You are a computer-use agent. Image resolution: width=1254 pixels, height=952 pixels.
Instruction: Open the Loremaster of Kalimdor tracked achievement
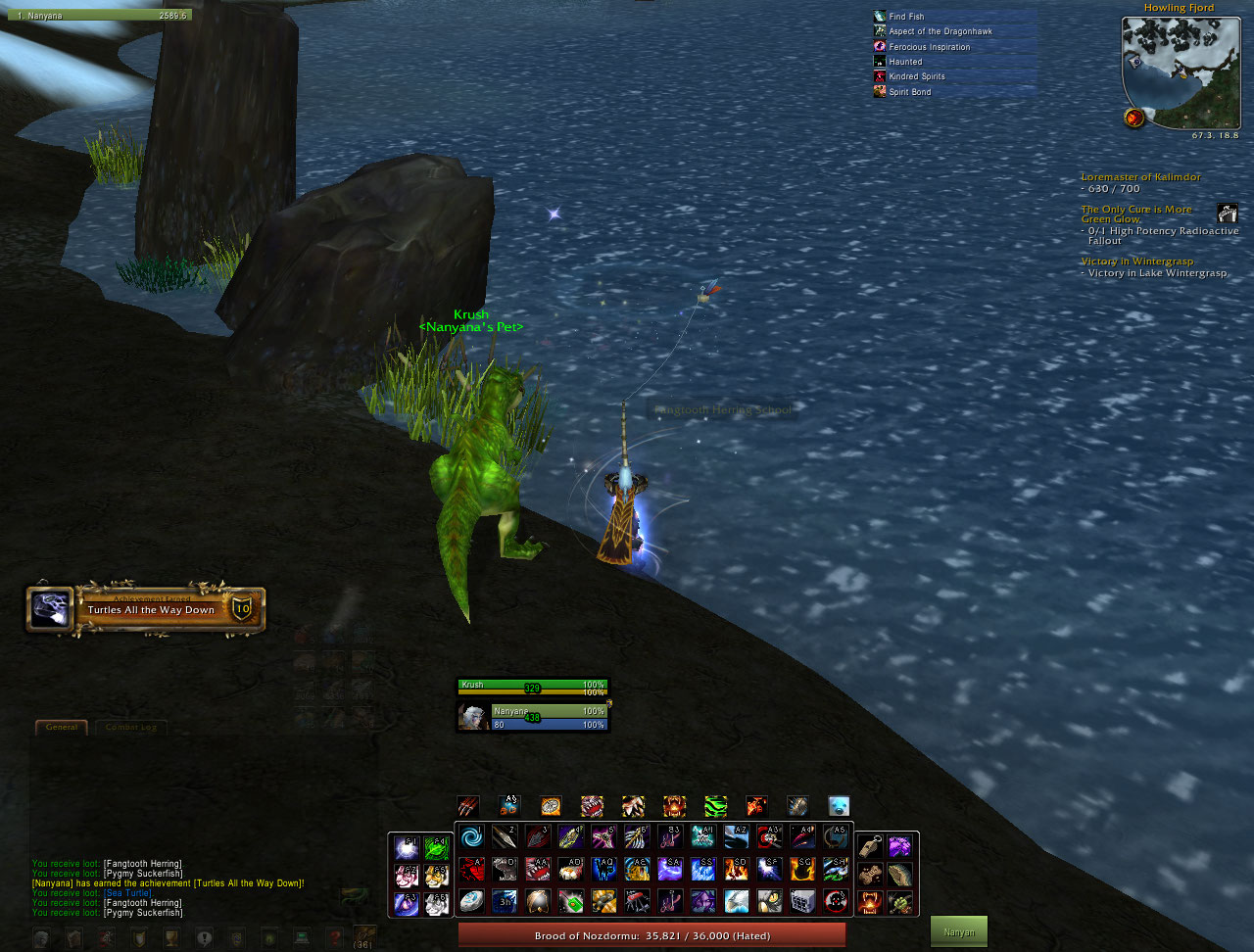coord(1139,177)
